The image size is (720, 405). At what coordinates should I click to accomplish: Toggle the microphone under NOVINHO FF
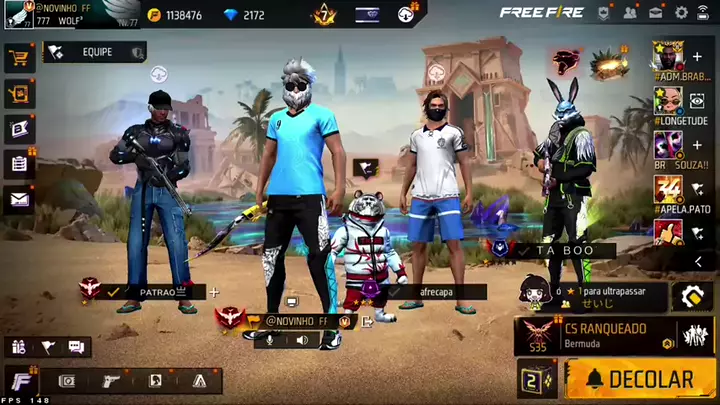click(x=269, y=340)
